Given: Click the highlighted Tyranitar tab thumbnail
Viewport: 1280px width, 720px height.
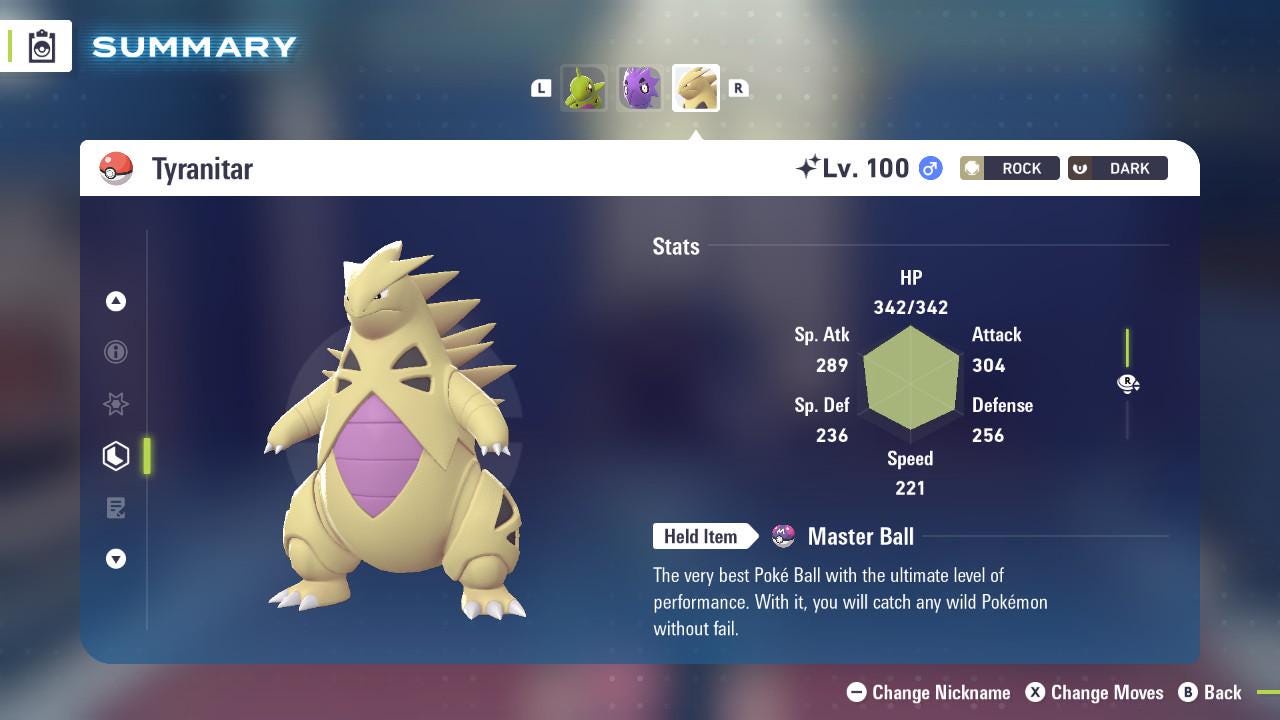Looking at the screenshot, I should [x=695, y=88].
